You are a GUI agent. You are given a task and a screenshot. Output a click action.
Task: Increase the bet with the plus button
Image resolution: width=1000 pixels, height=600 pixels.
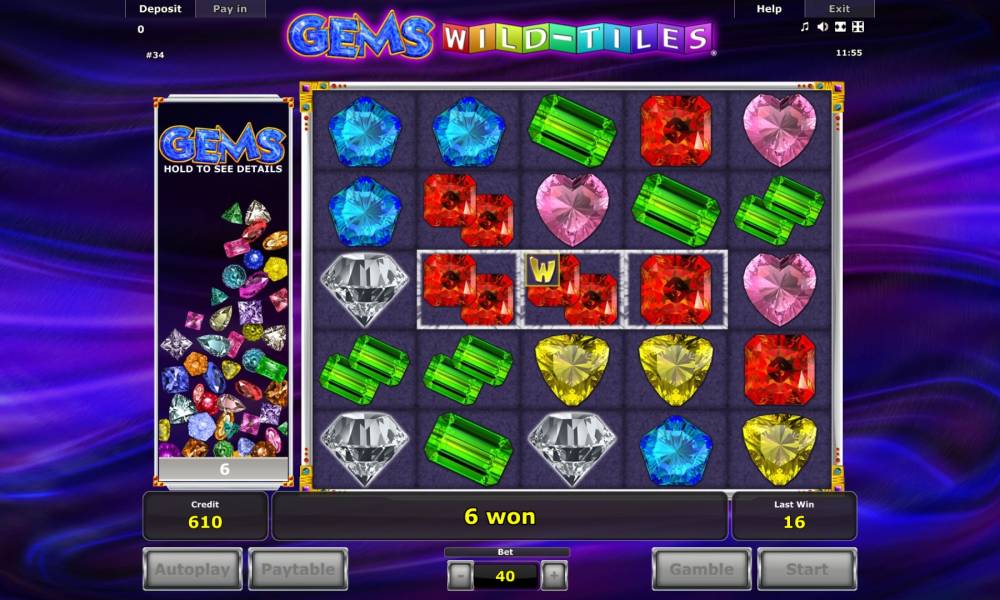pos(553,576)
